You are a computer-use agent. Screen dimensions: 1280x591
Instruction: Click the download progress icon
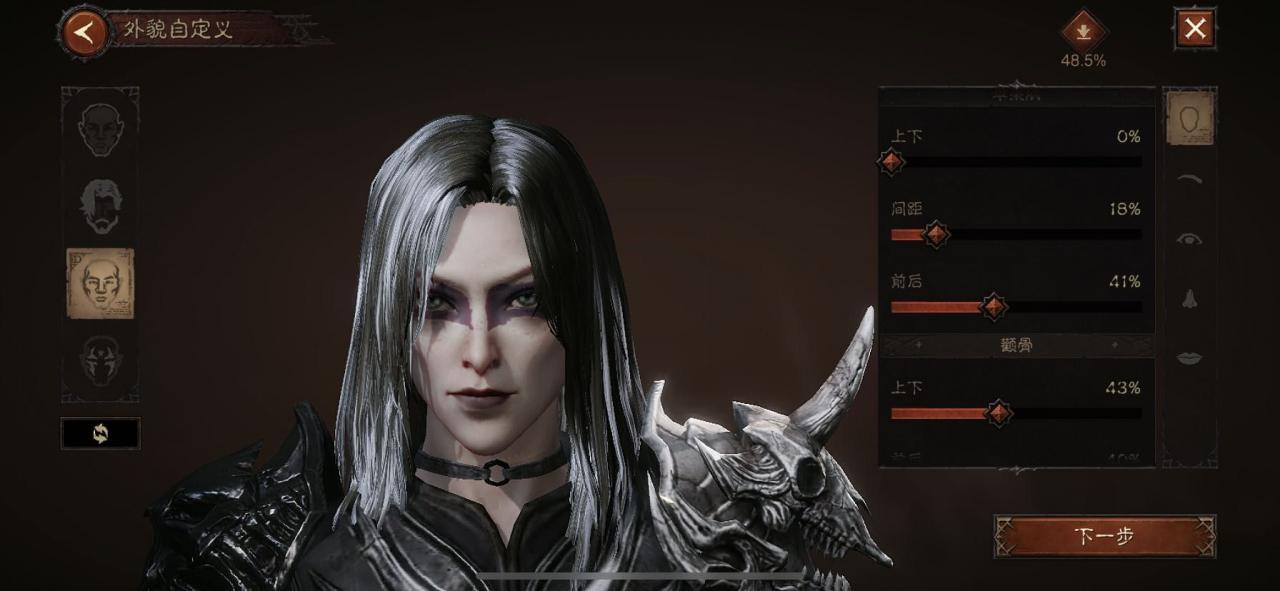[x=1083, y=31]
